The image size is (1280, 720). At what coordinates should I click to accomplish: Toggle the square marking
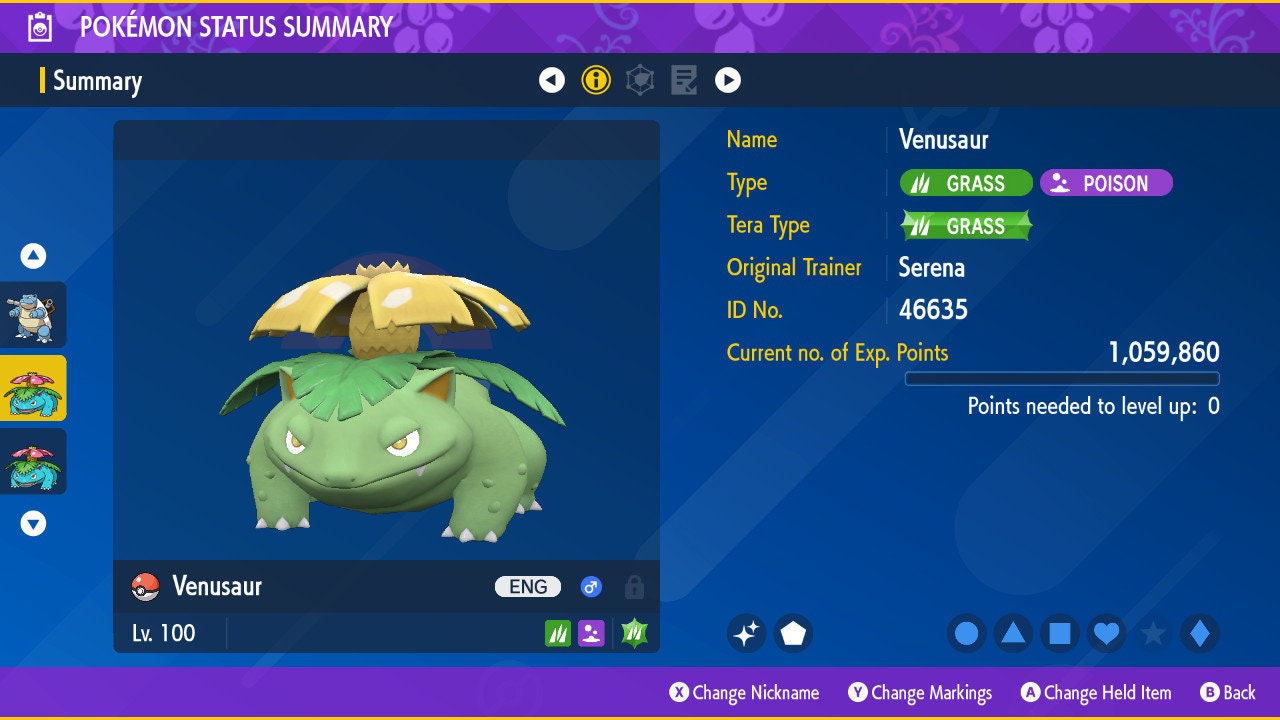coord(1060,633)
